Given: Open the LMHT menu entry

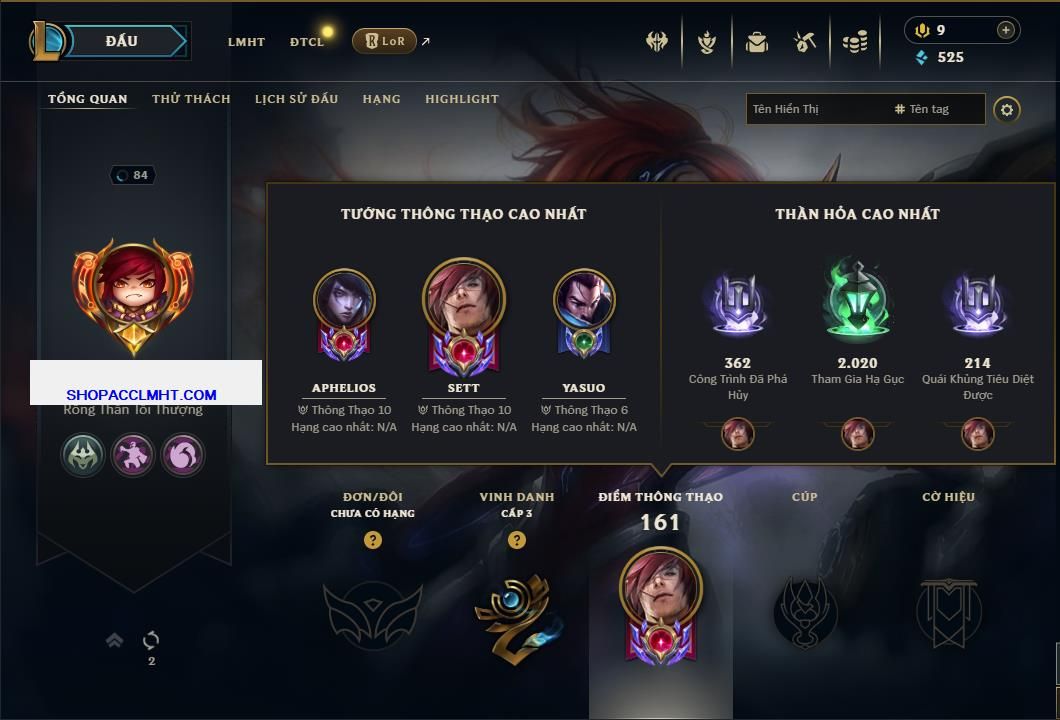Looking at the screenshot, I should click(246, 42).
